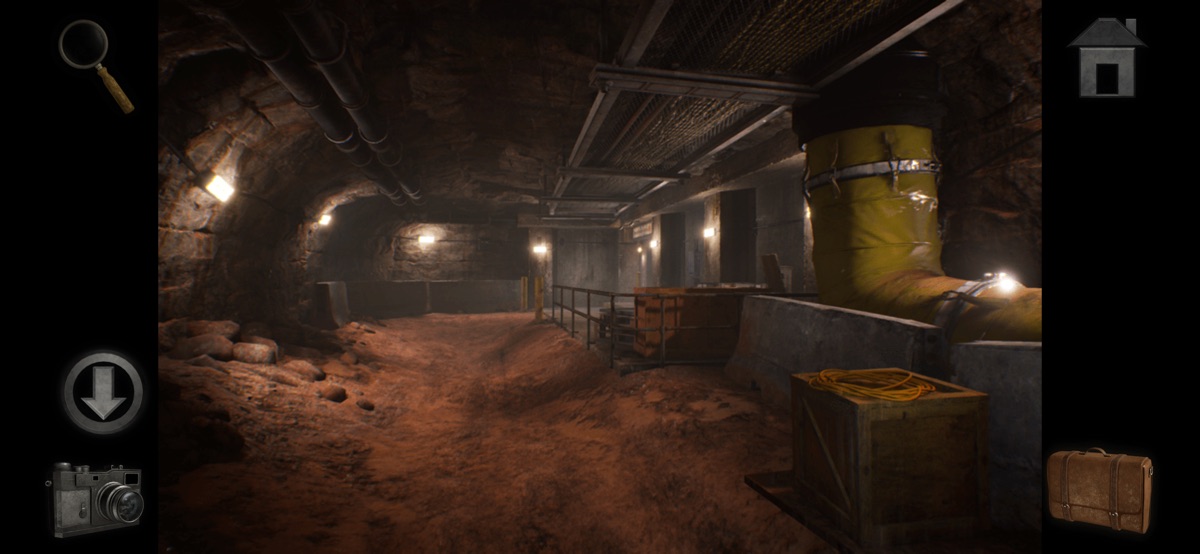Open the home menu

[x=1105, y=58]
